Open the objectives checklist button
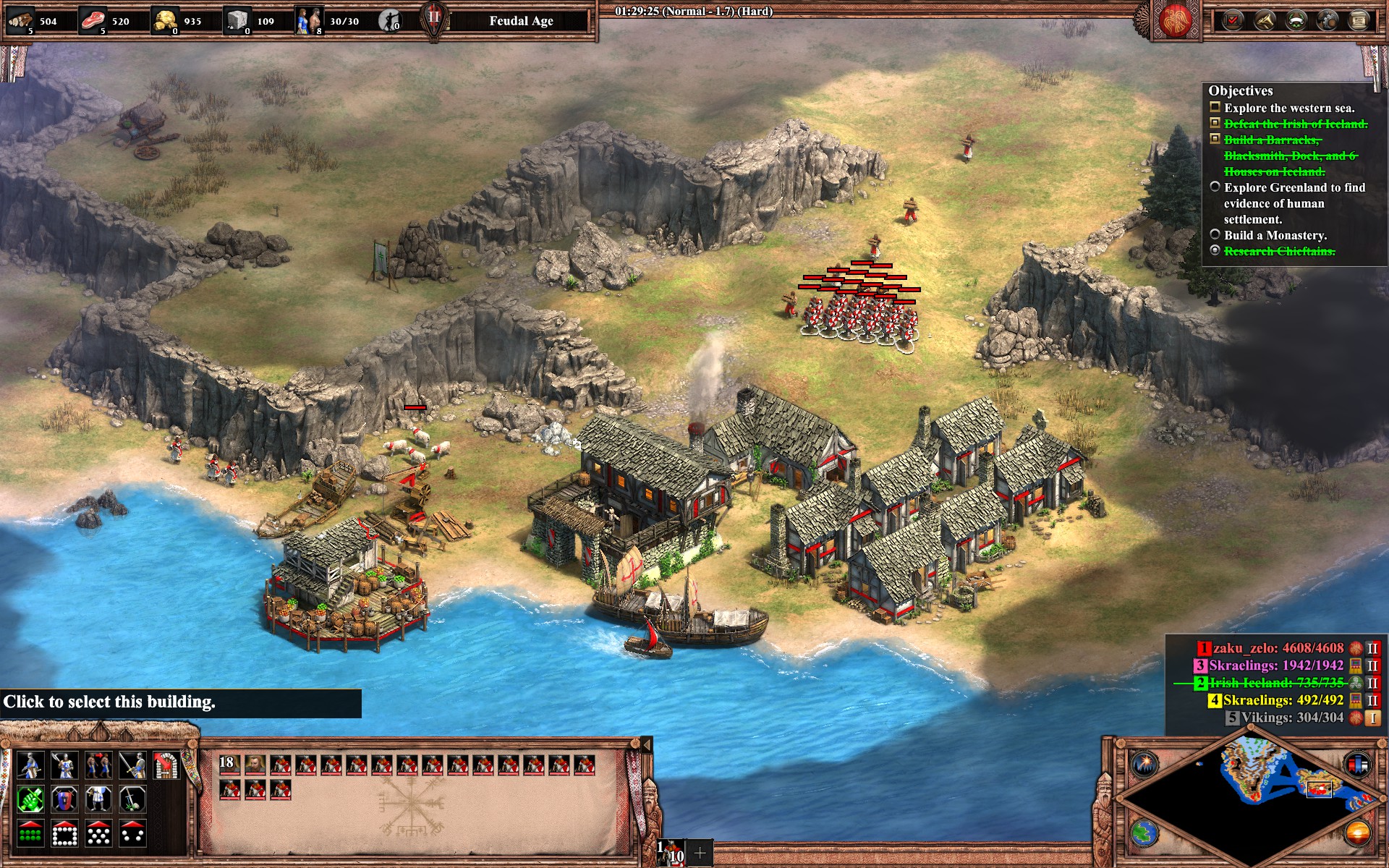The width and height of the screenshot is (1389, 868). point(1232,20)
